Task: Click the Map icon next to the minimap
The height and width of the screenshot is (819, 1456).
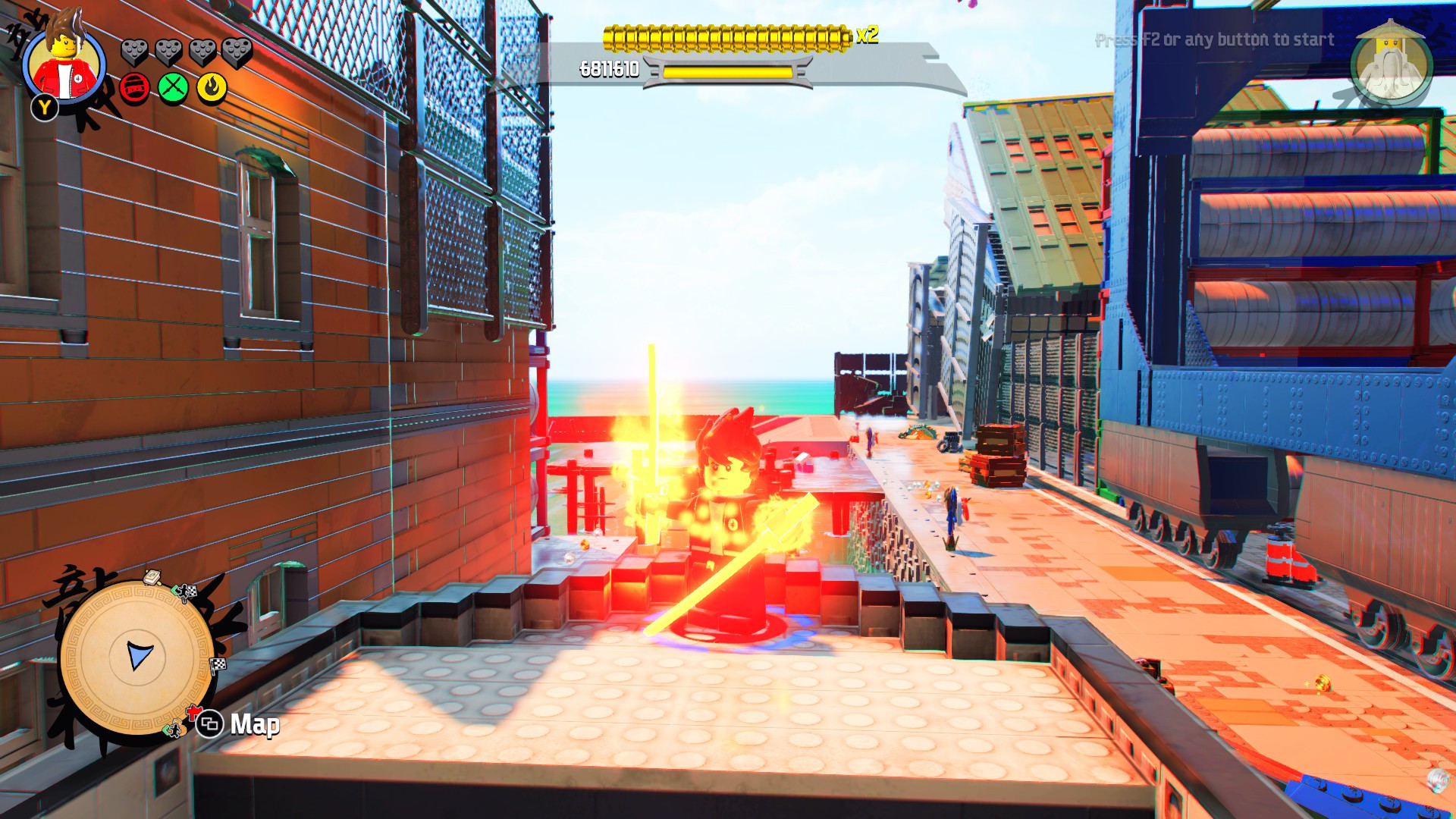Action: [210, 725]
